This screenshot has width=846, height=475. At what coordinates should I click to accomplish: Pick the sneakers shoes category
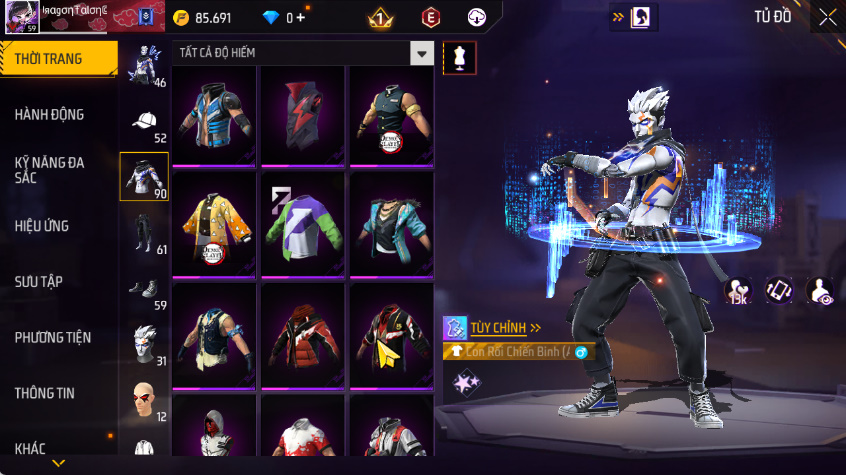click(x=145, y=289)
